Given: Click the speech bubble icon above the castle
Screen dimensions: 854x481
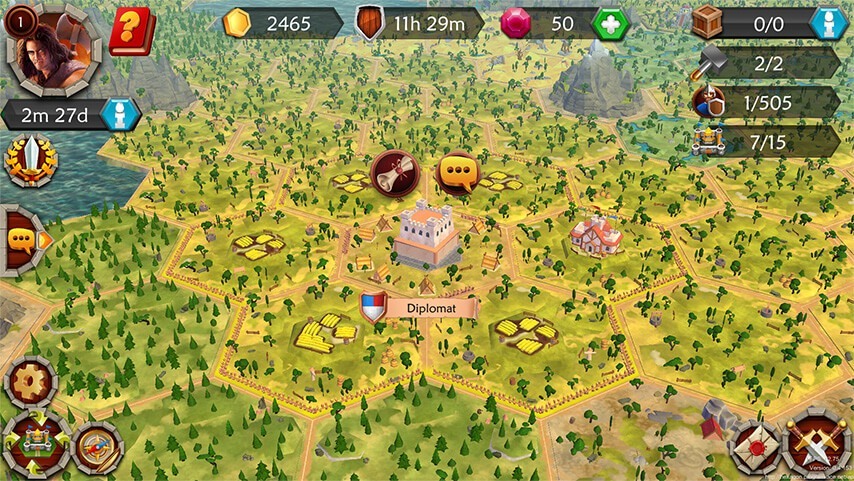Looking at the screenshot, I should coord(459,172).
